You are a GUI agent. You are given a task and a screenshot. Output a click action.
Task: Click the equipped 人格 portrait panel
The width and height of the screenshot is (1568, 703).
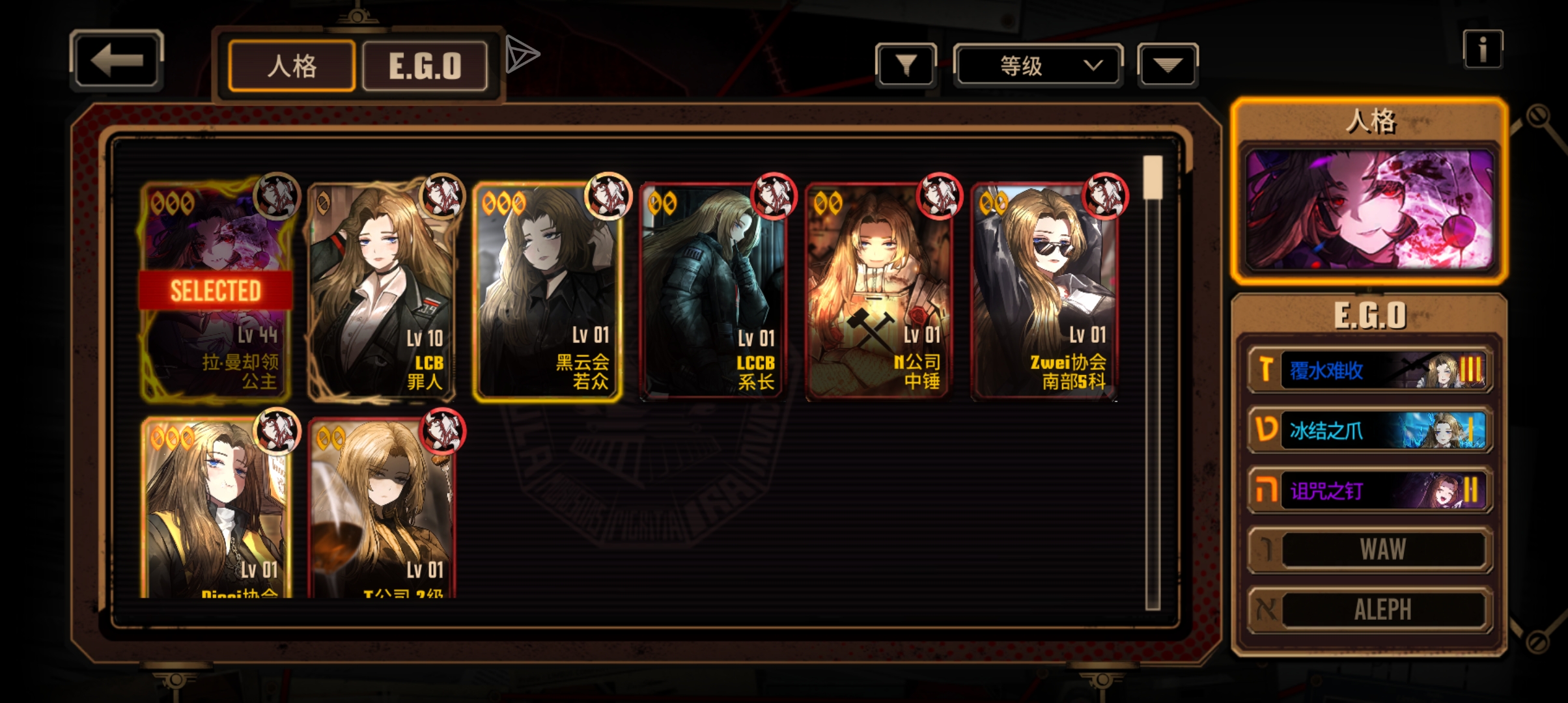(1369, 210)
